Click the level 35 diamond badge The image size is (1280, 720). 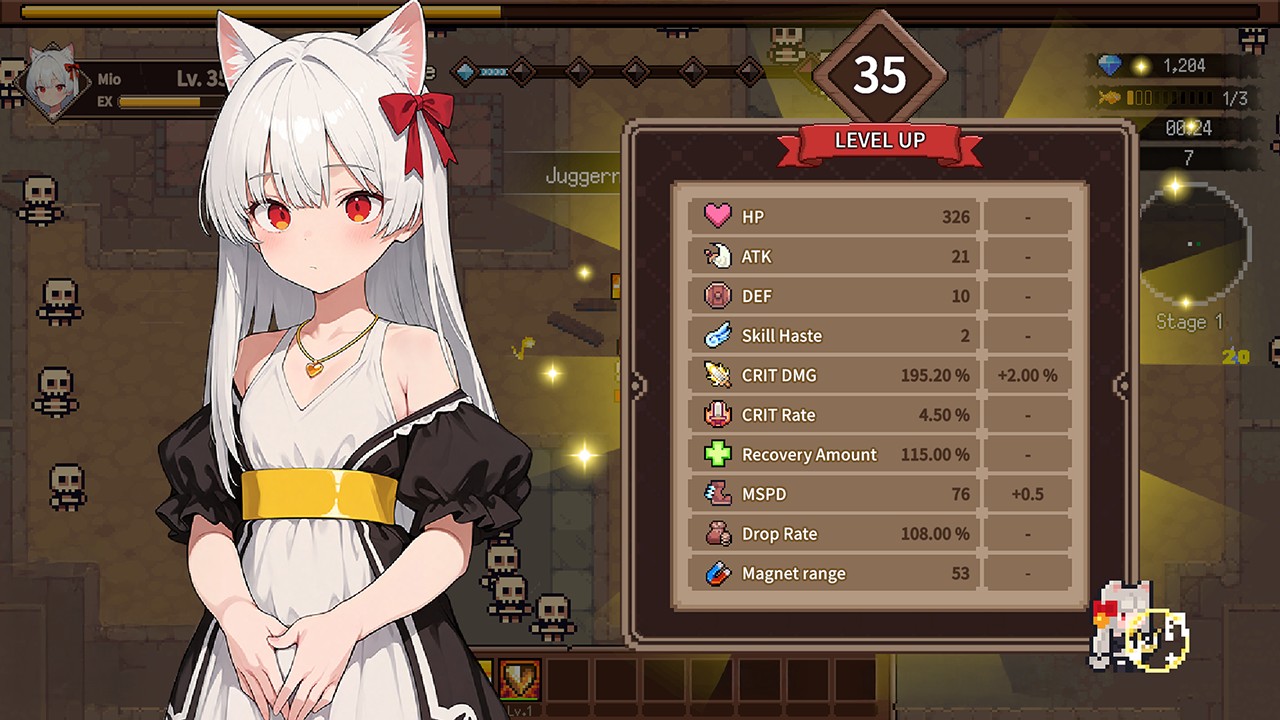881,73
